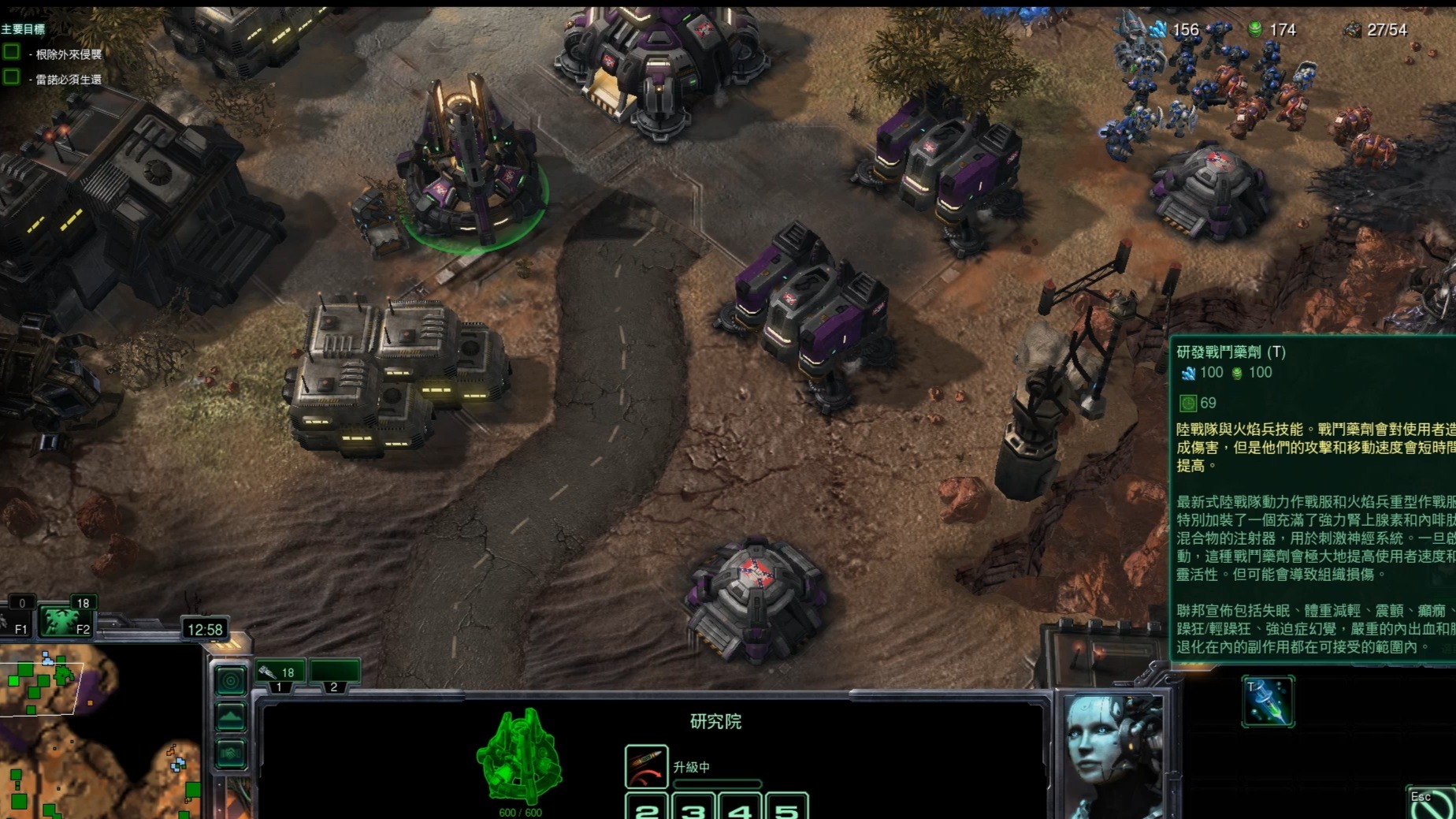Select control group 1 with 18 units
Screen dimensions: 1456x819
280,672
